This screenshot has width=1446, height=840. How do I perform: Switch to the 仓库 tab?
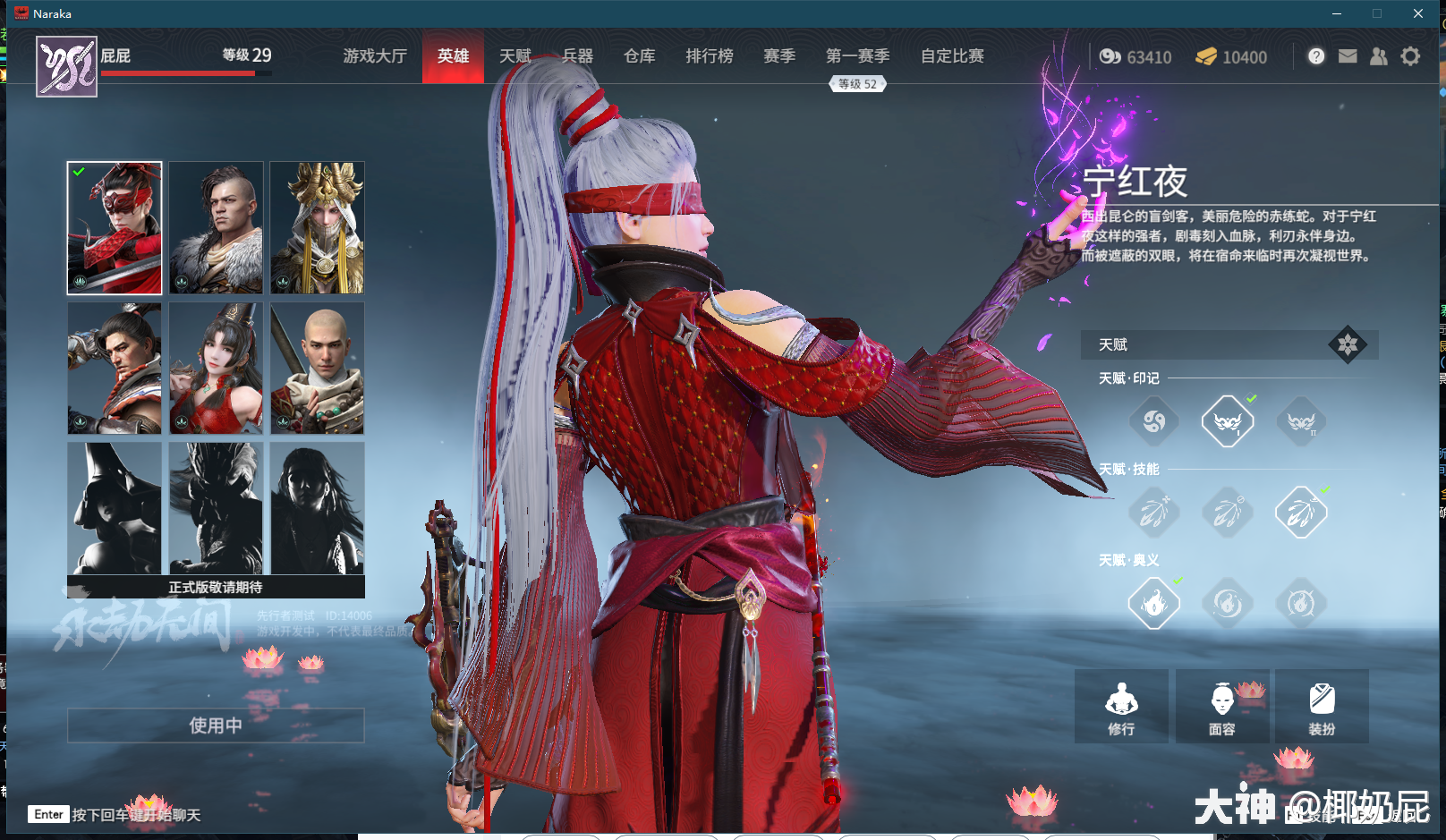point(639,55)
